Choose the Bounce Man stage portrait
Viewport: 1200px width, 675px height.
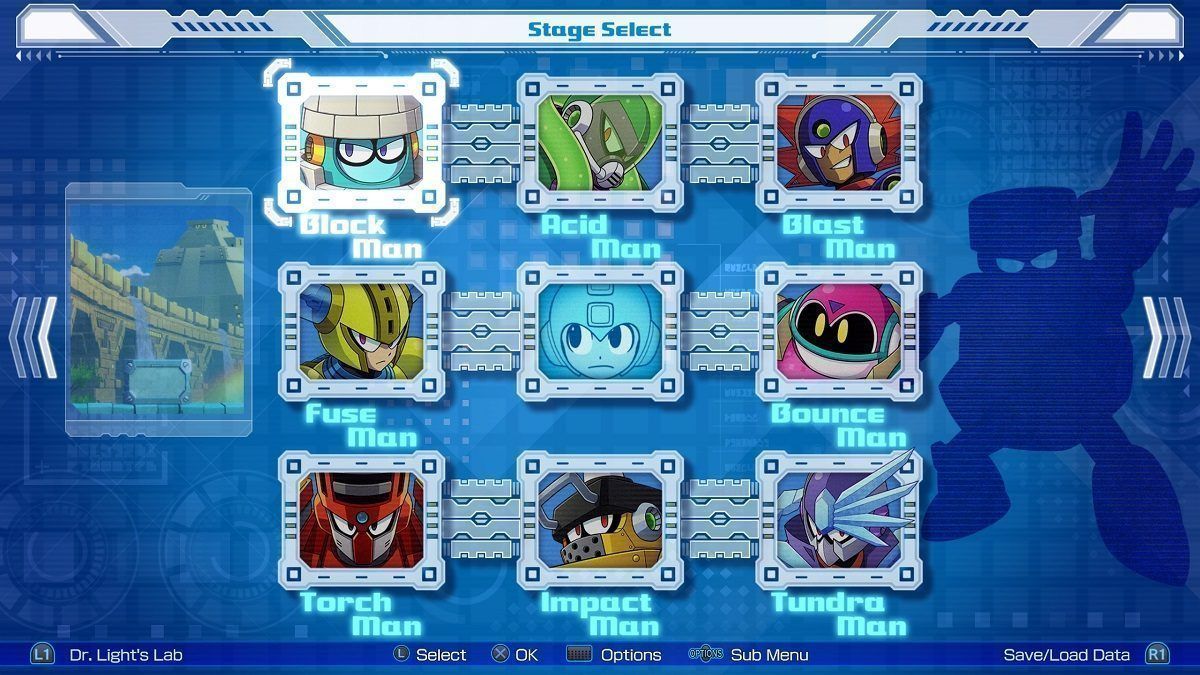pos(839,331)
